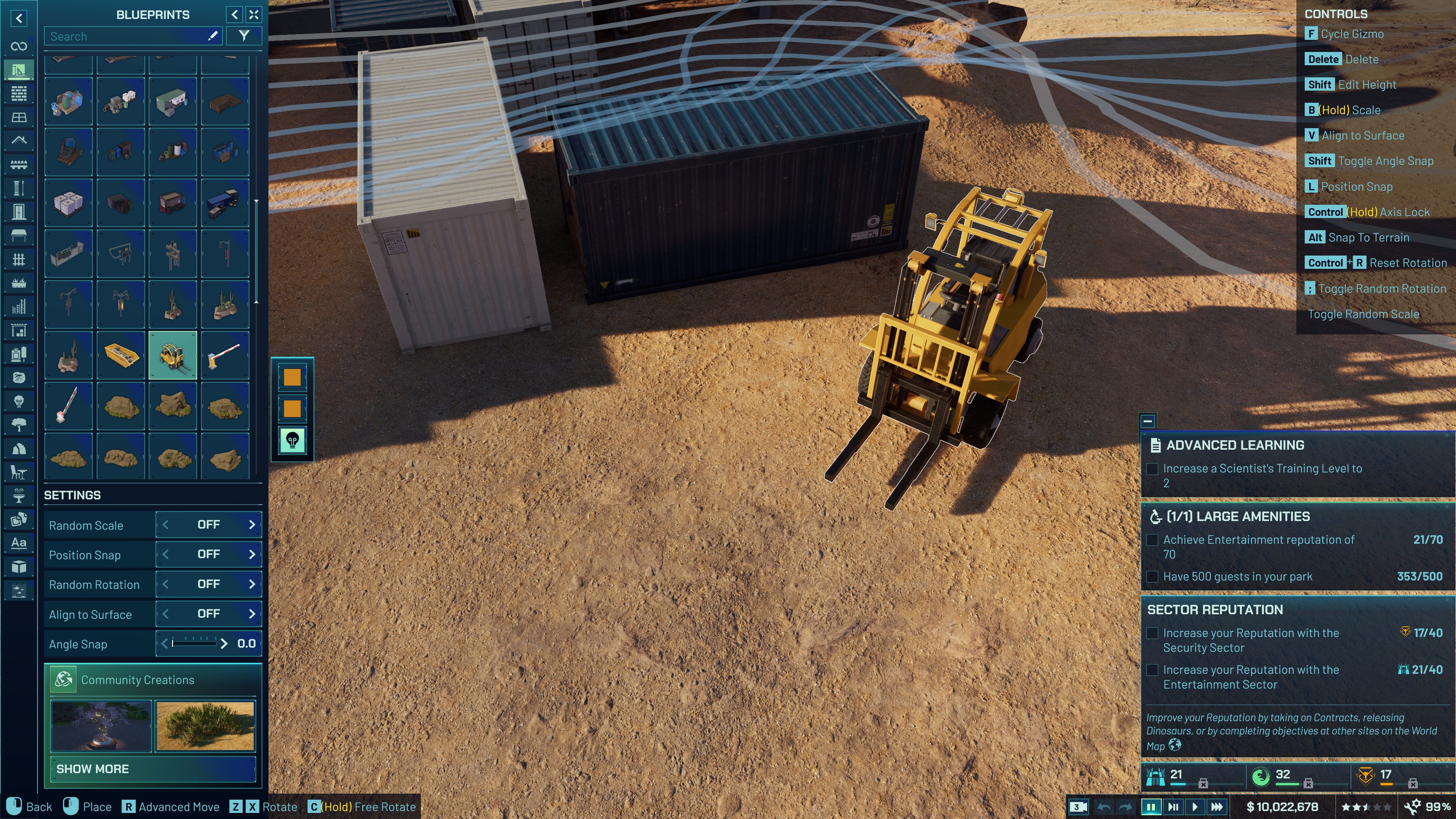Select the wooden pallet stack blueprint

225,102
